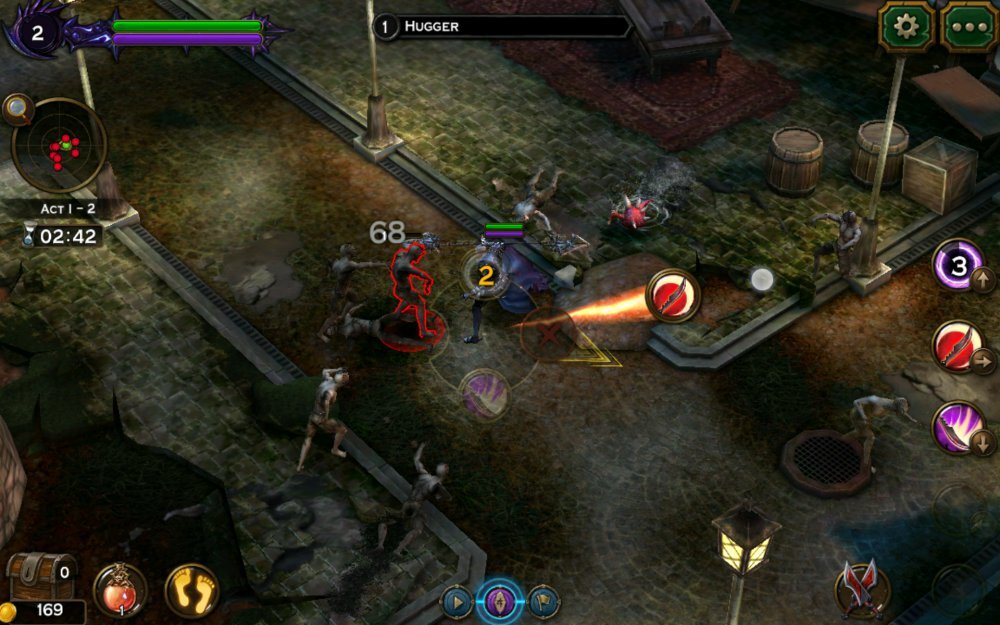Activate the golden footprints ability
Screen dimensions: 1000x625
(x=192, y=589)
